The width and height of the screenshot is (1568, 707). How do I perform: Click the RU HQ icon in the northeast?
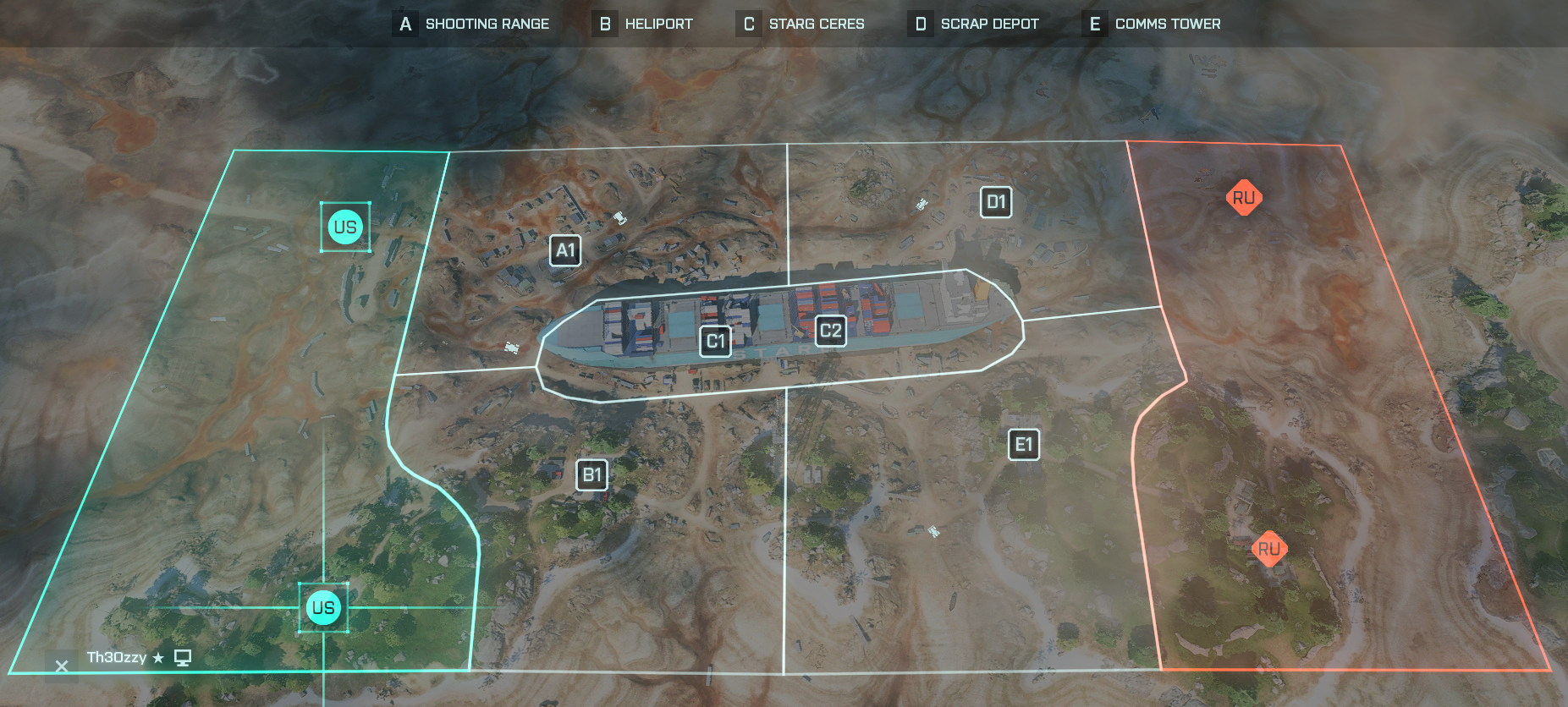[x=1243, y=197]
